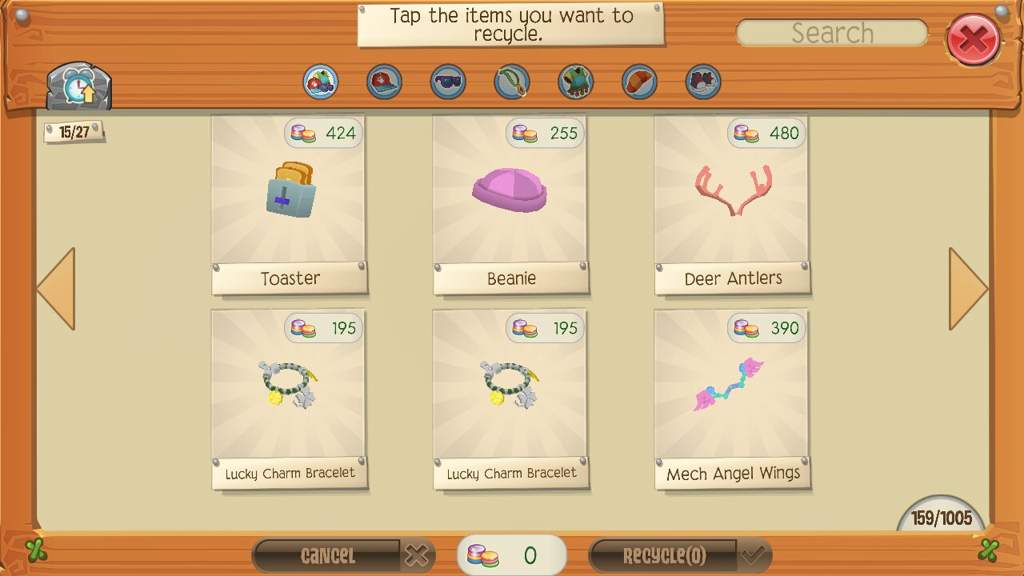Select the Mech Angel Wings item
Viewport: 1024px width, 576px height.
[732, 399]
